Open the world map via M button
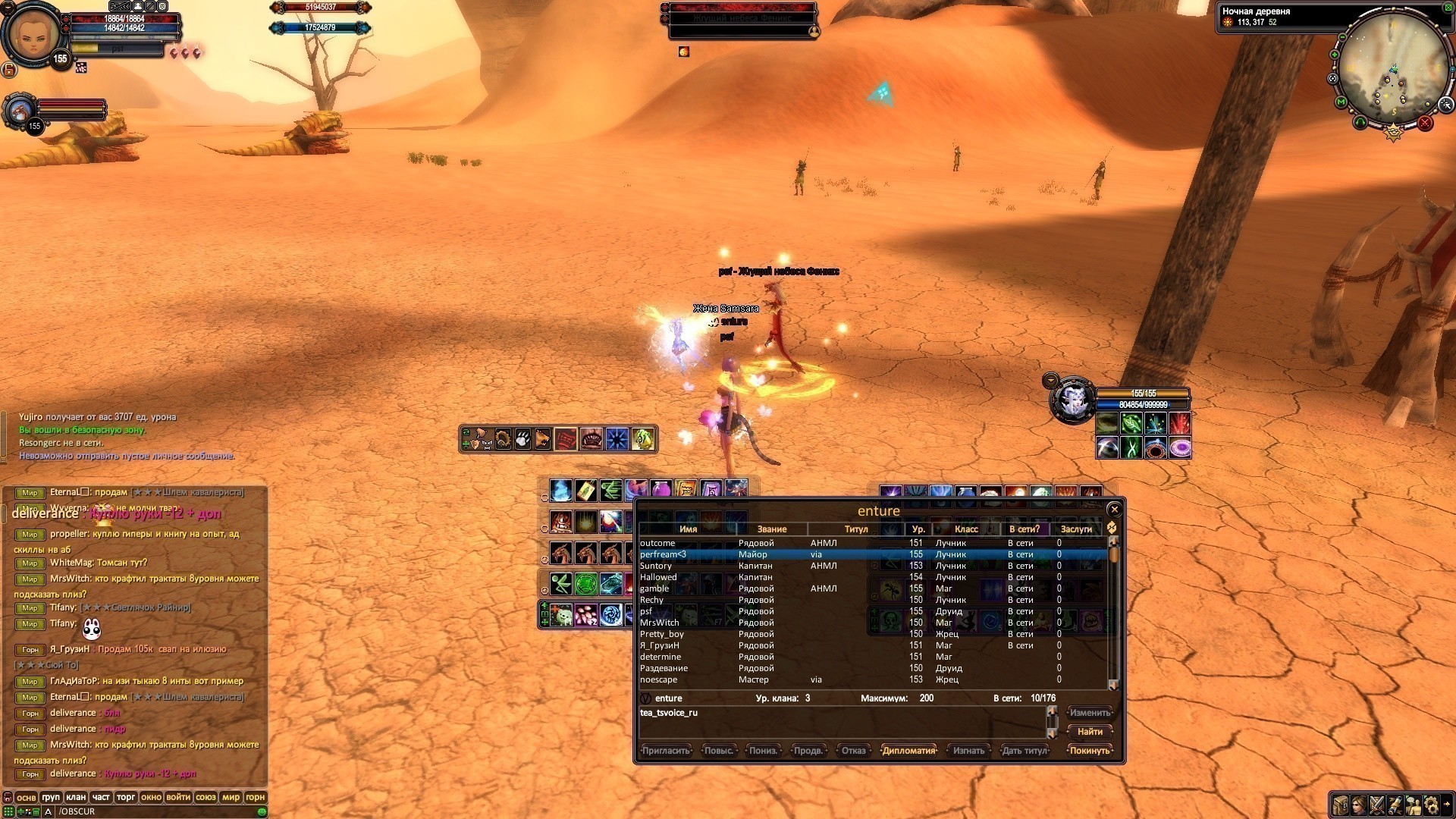Image resolution: width=1456 pixels, height=819 pixels. 1341,102
